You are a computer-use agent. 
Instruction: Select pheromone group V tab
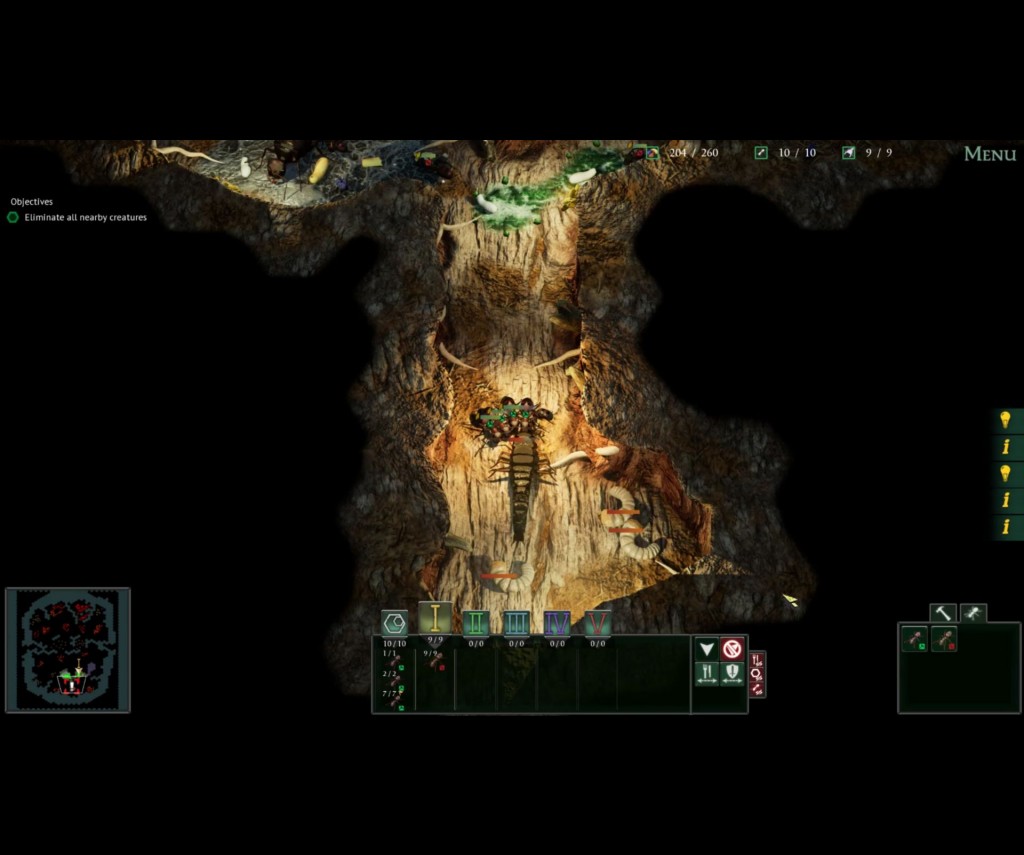[x=598, y=623]
